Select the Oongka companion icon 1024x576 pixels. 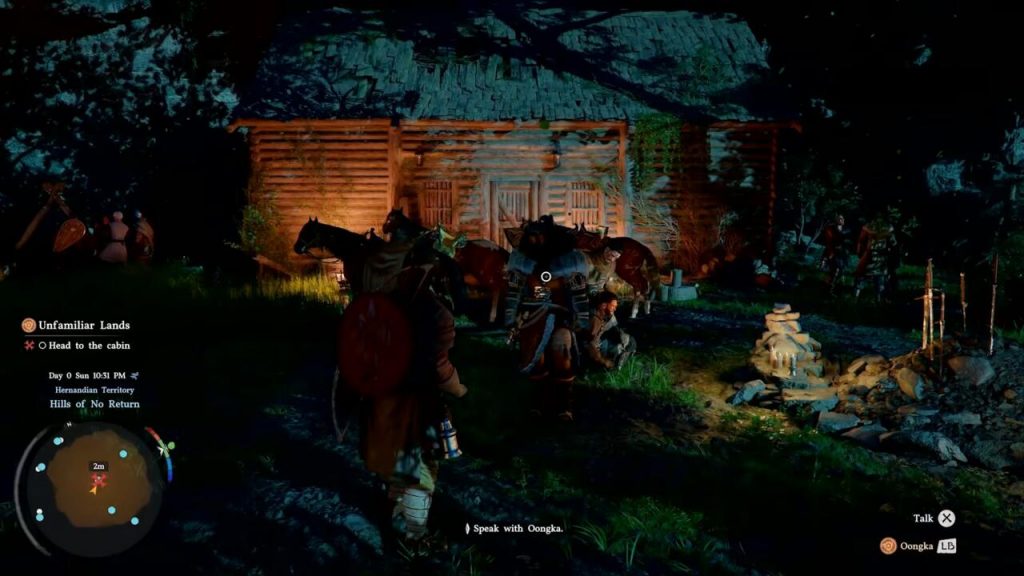[888, 545]
